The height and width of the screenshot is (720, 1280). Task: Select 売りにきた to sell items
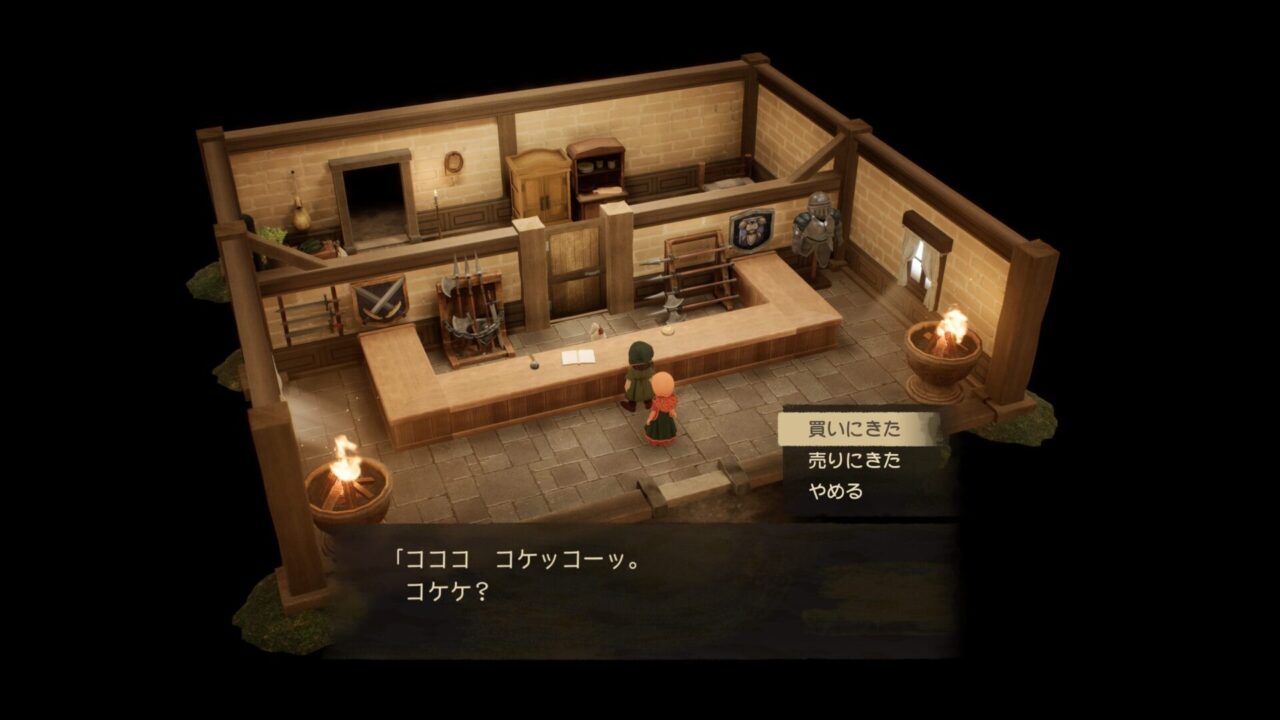pos(854,461)
